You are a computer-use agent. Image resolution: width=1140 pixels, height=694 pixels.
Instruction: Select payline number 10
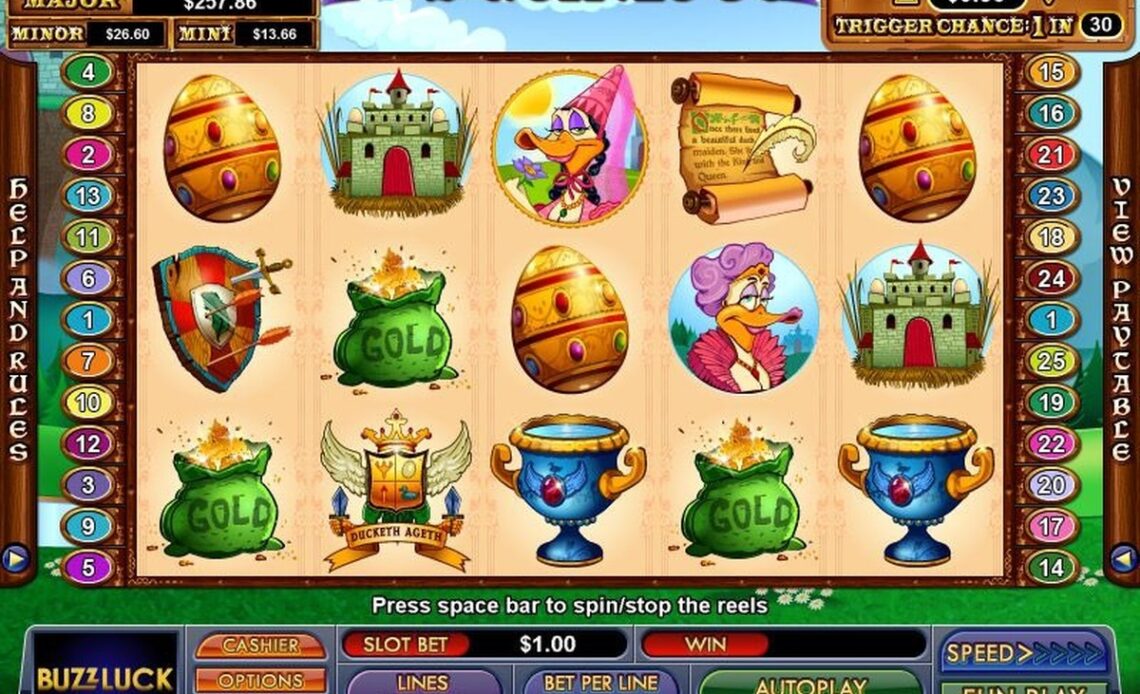[89, 402]
